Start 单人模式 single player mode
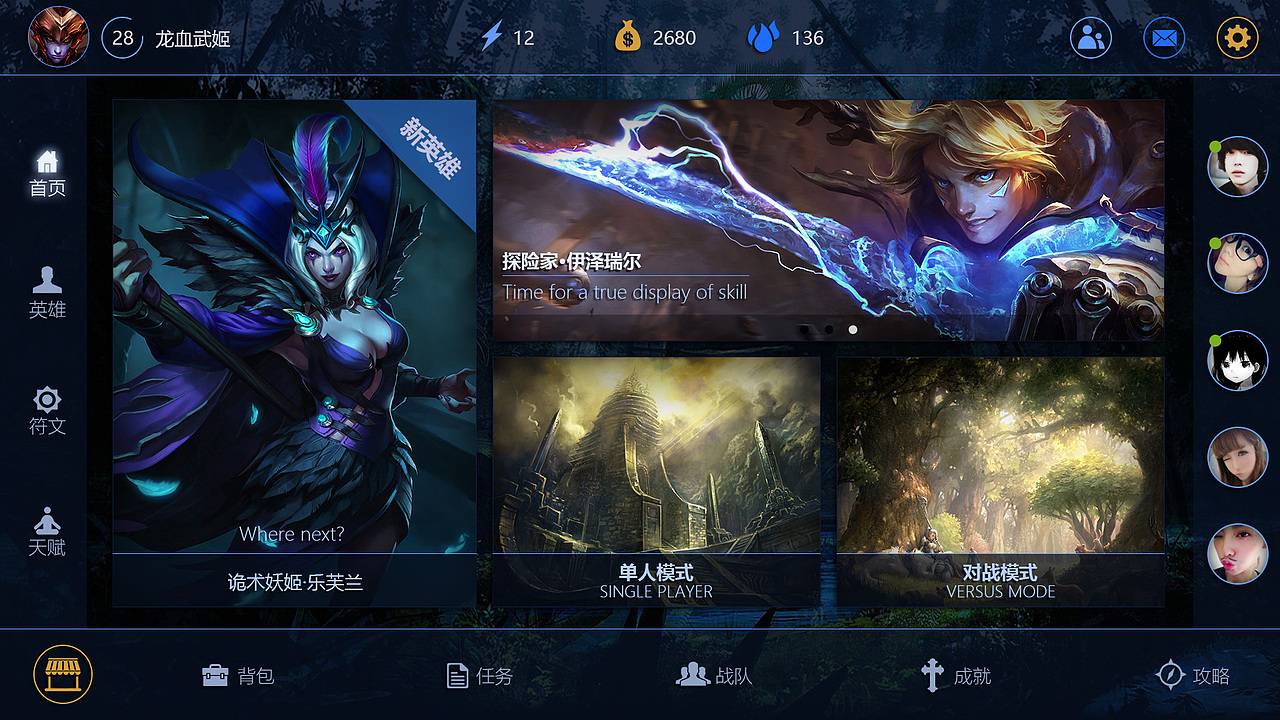The height and width of the screenshot is (720, 1280). pyautogui.click(x=656, y=480)
